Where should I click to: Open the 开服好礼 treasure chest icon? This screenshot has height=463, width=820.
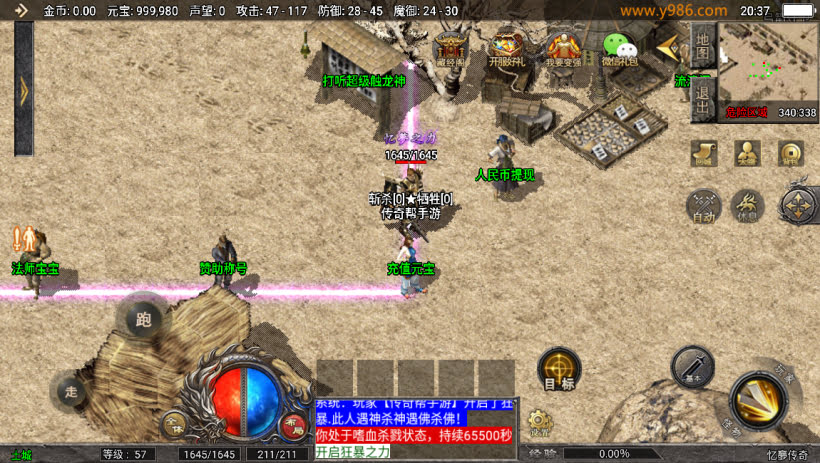(x=507, y=49)
